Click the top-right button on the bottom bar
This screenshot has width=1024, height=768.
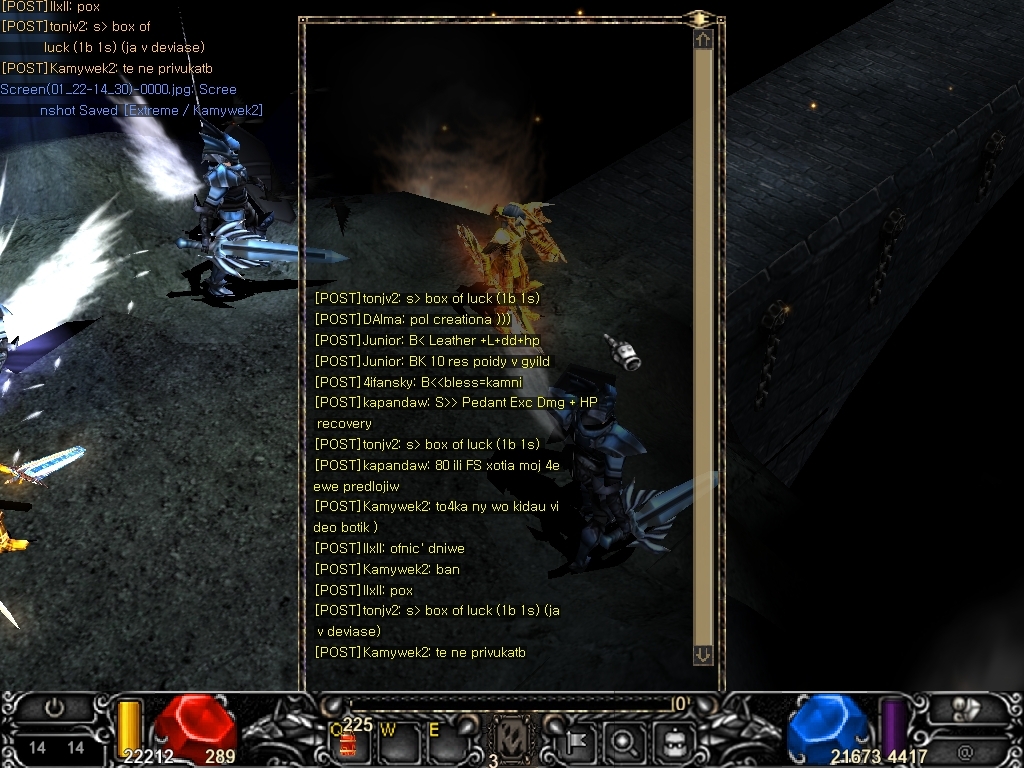(x=966, y=708)
